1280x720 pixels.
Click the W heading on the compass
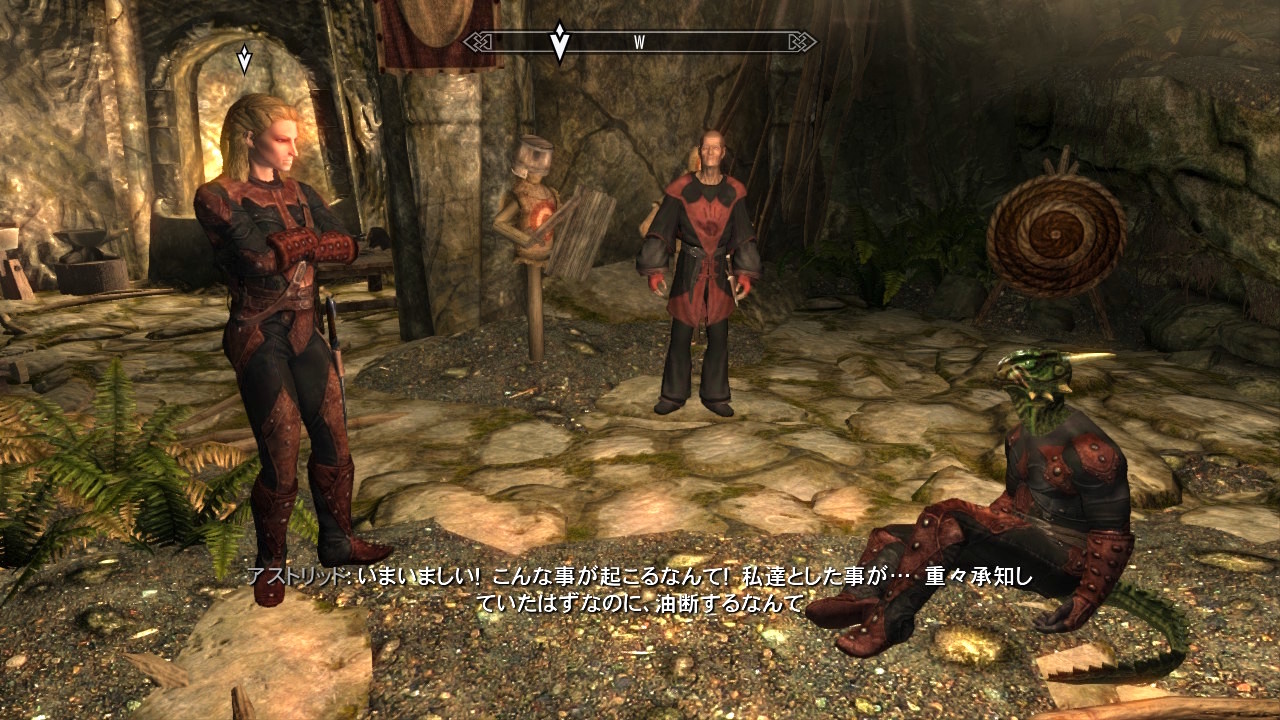(x=639, y=42)
